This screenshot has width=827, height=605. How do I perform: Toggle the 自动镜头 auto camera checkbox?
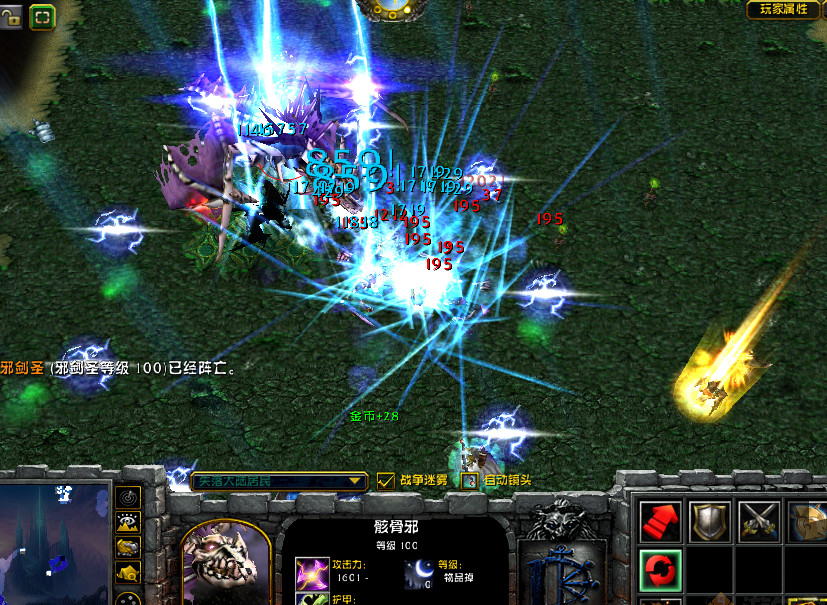(x=470, y=481)
